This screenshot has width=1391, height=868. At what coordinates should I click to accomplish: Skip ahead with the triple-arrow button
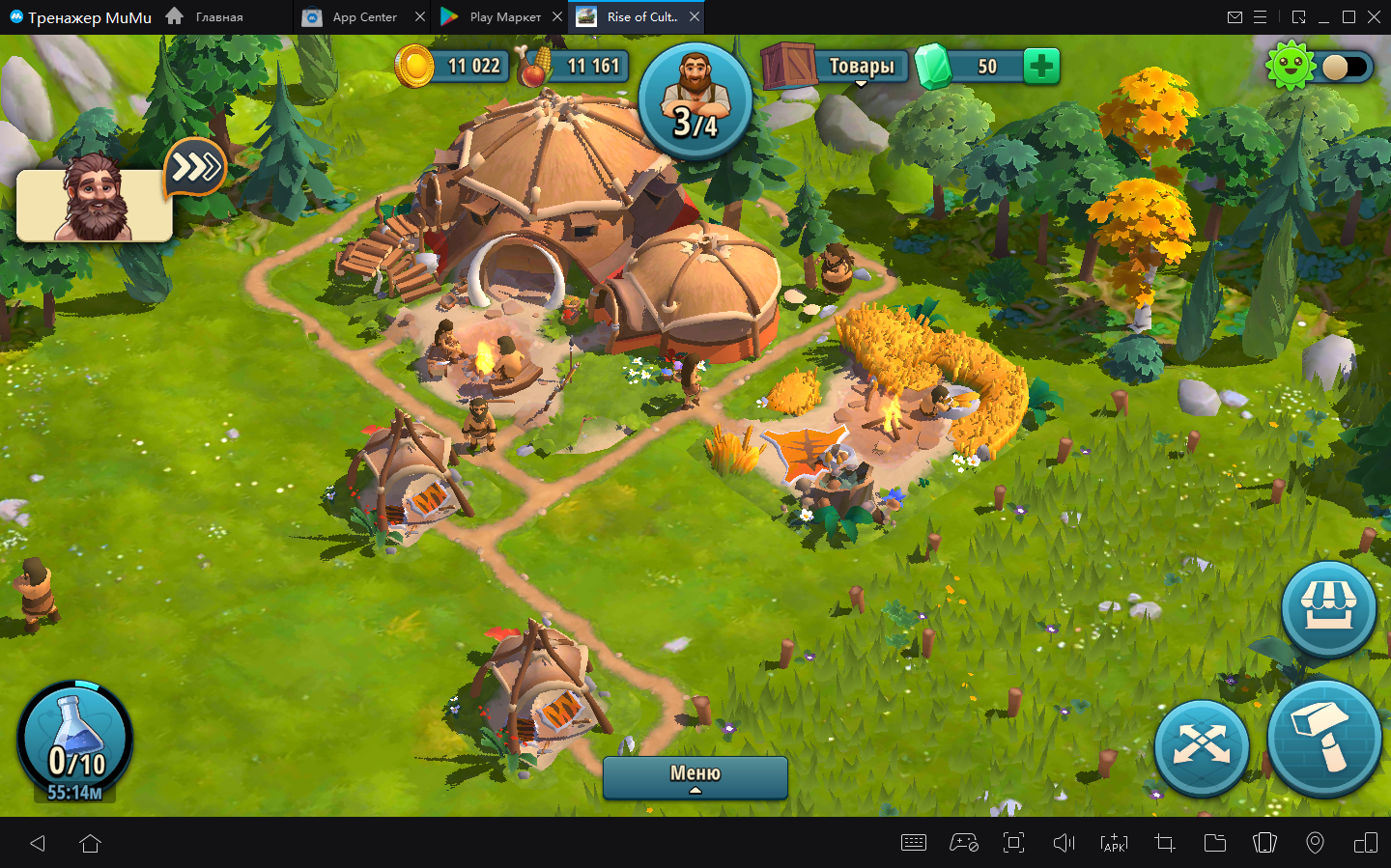pos(195,168)
